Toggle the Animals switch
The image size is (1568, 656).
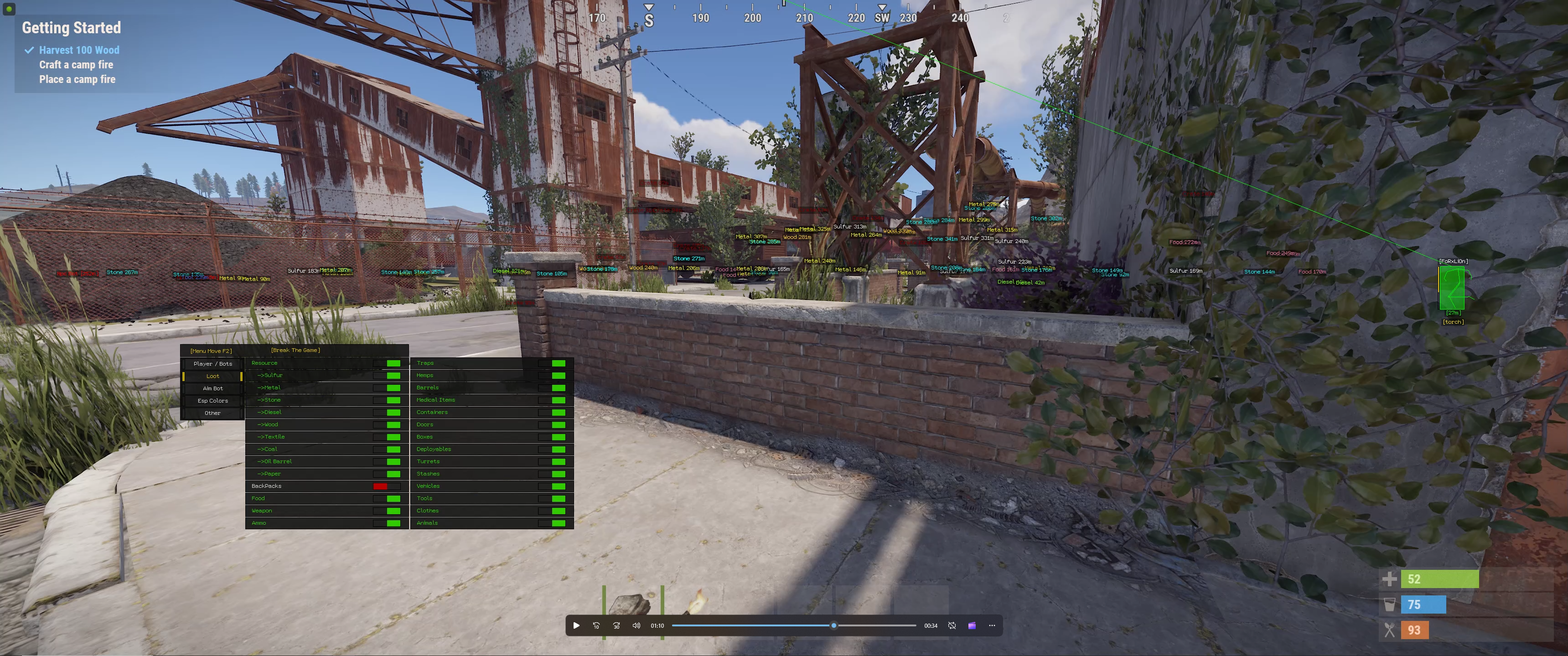[x=552, y=523]
